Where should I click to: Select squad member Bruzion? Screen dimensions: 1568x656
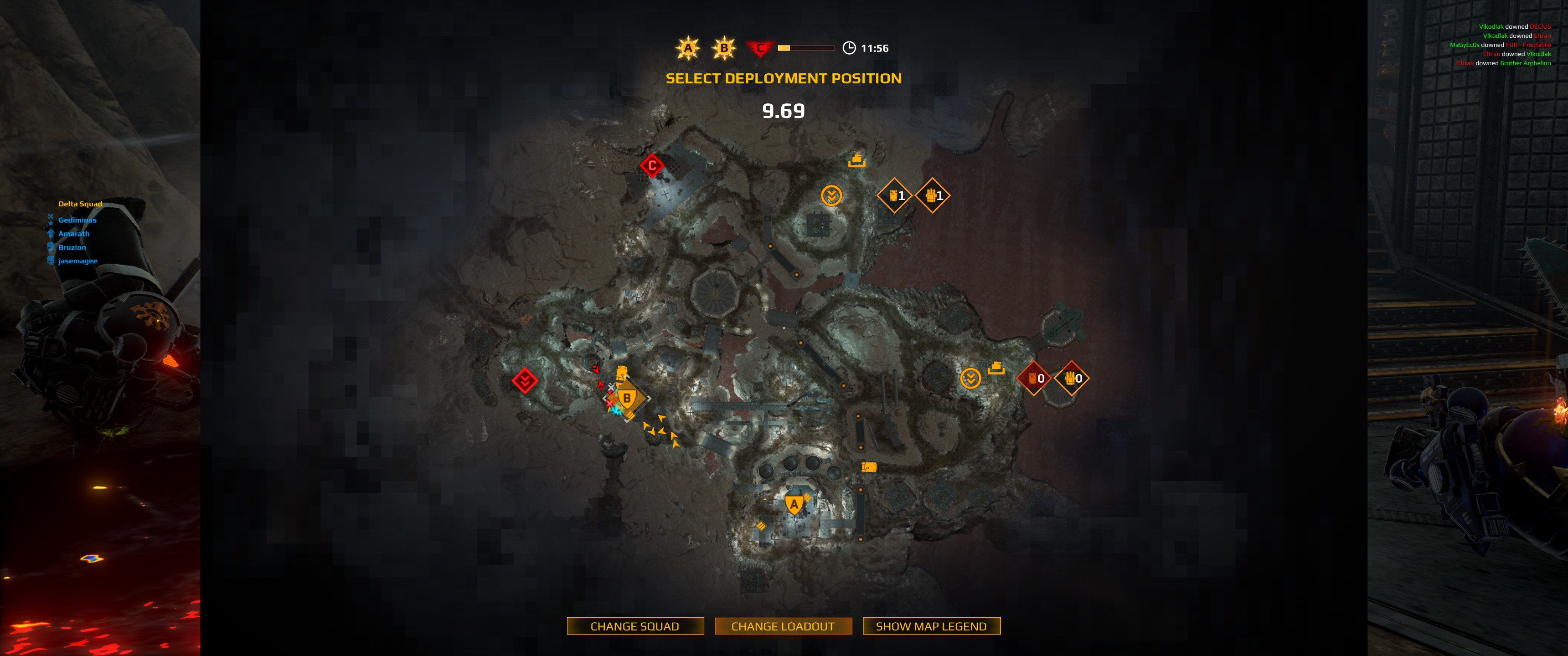coord(72,248)
